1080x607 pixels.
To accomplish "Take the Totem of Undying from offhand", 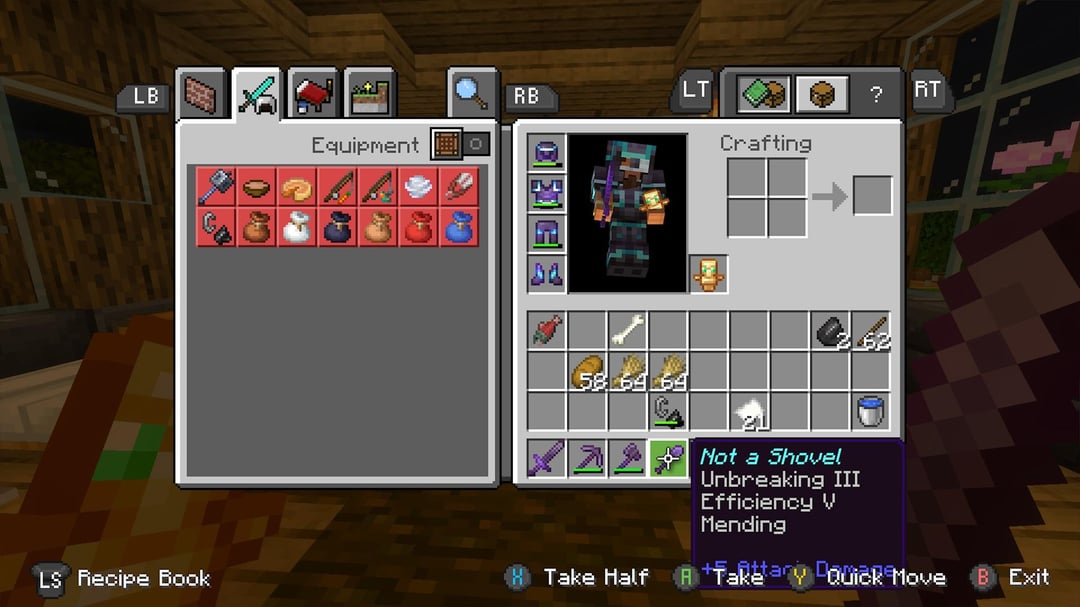I will (x=709, y=273).
